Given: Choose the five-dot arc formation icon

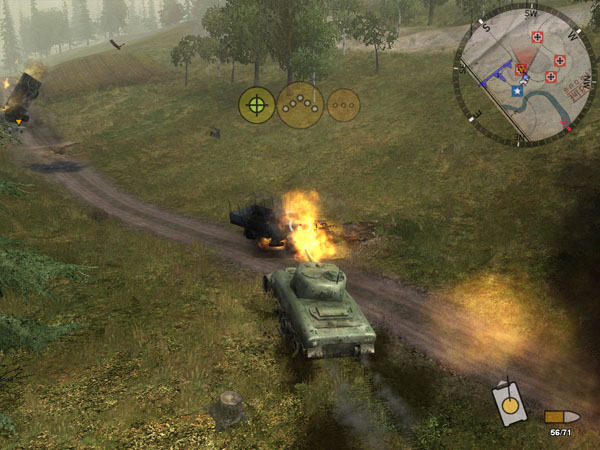Looking at the screenshot, I should click(x=300, y=104).
